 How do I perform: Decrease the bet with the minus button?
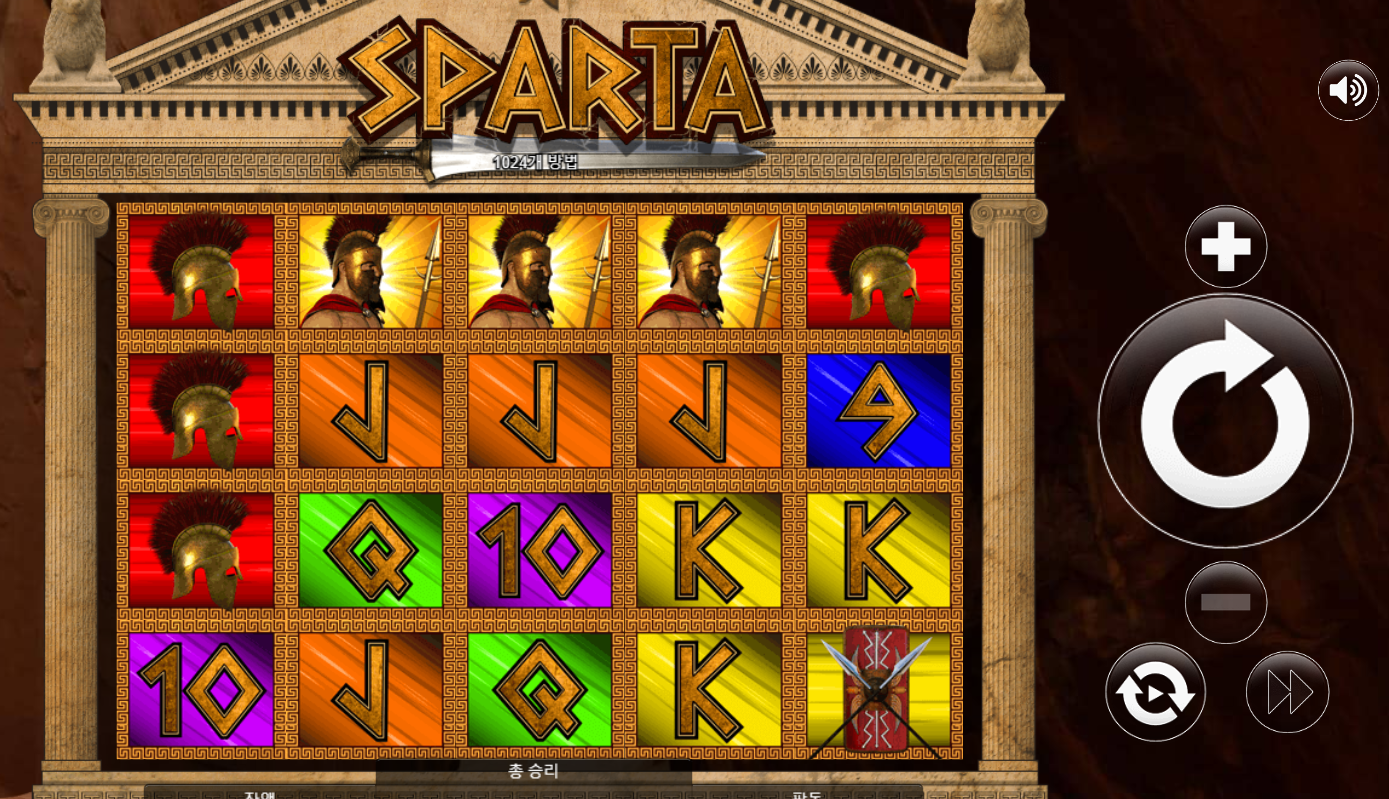(1226, 602)
